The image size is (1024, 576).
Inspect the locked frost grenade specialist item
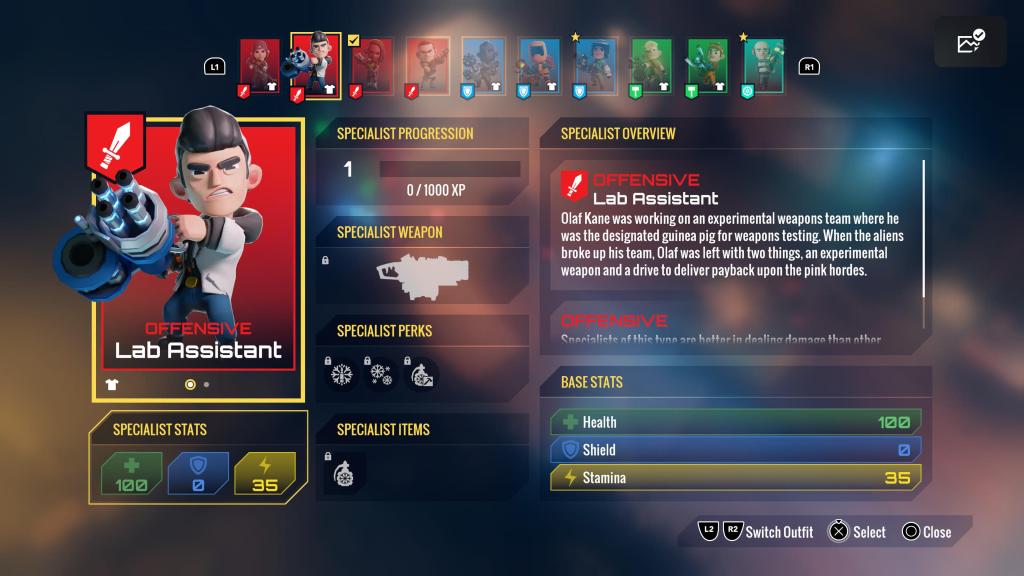point(345,472)
